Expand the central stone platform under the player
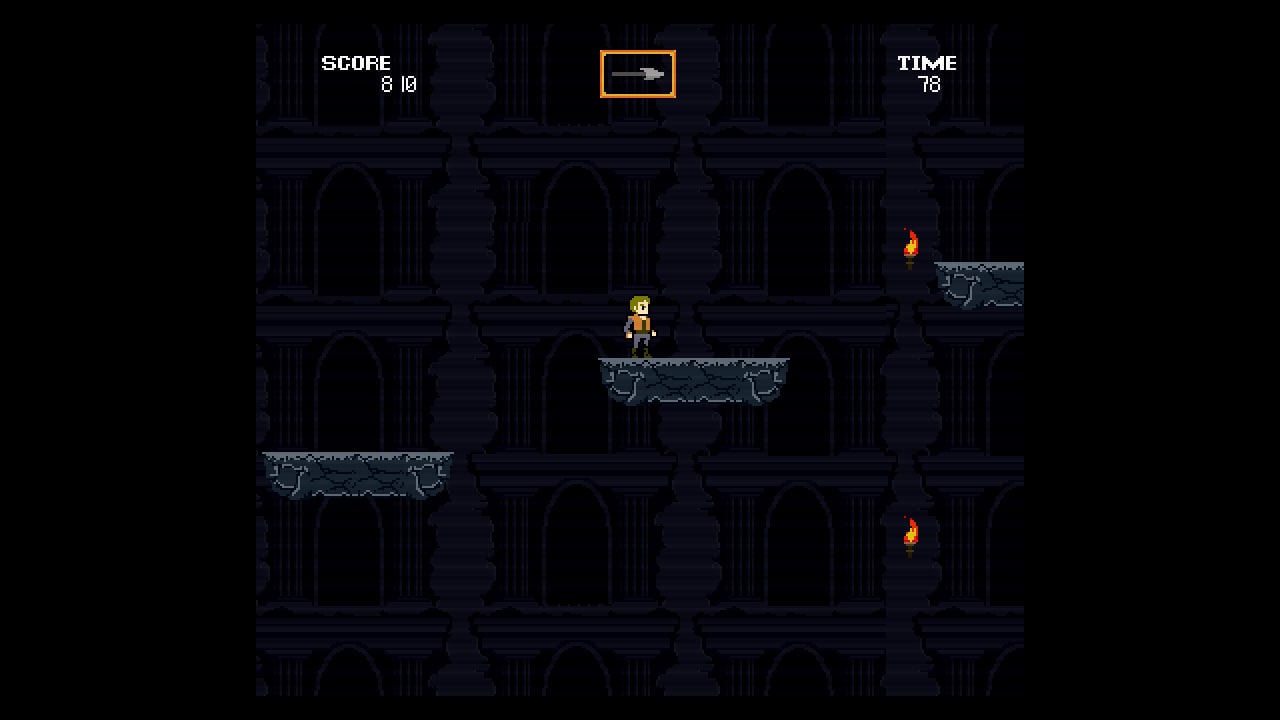The height and width of the screenshot is (720, 1280). pos(693,382)
